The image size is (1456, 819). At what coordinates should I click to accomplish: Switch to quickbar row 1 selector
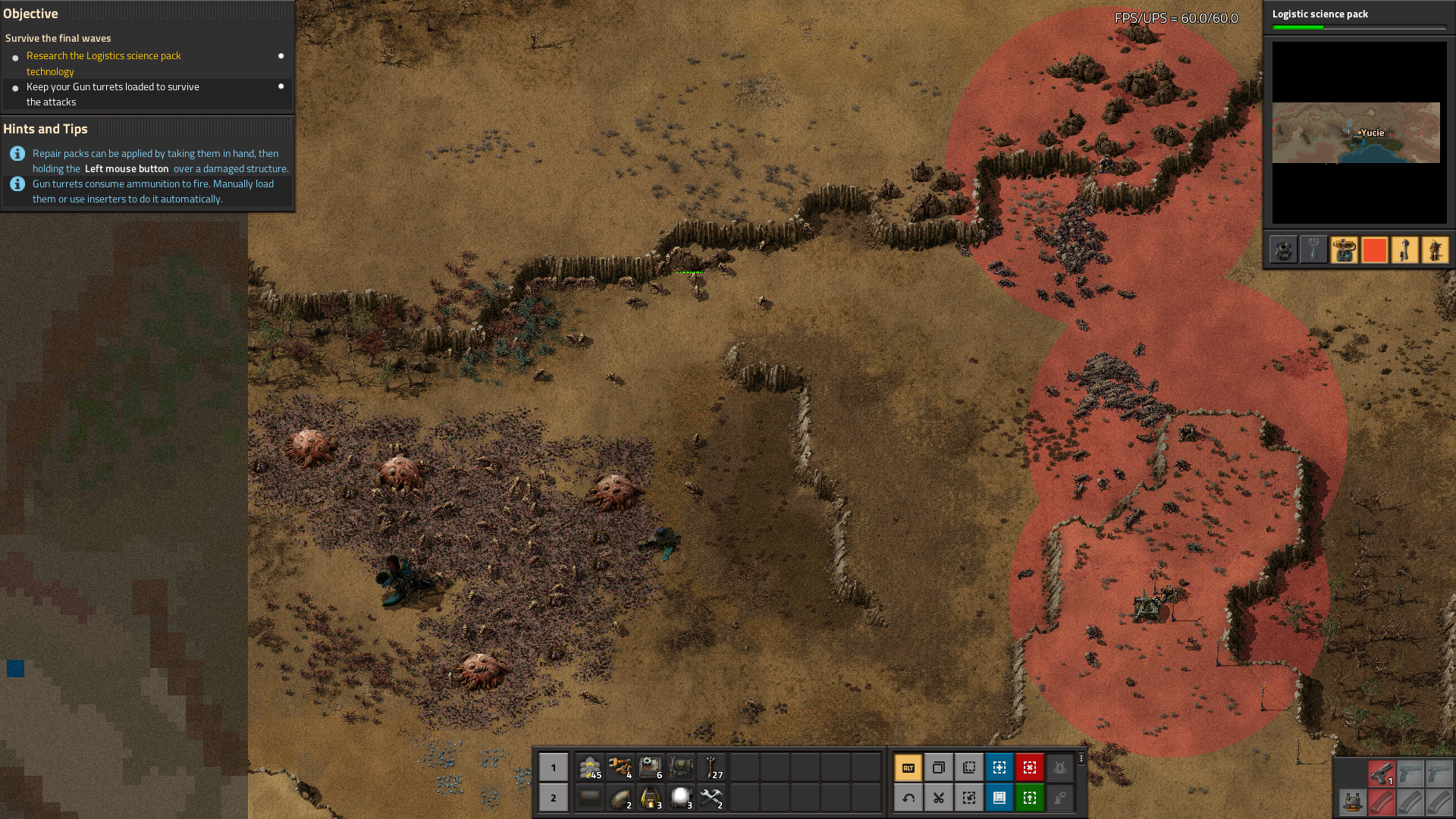(553, 767)
